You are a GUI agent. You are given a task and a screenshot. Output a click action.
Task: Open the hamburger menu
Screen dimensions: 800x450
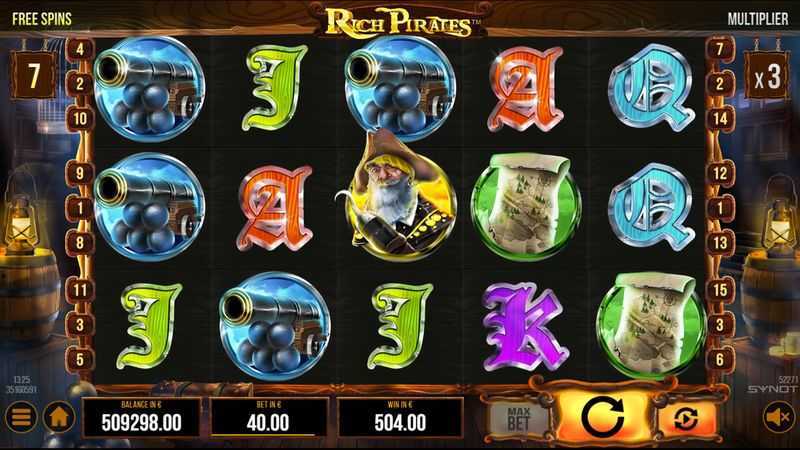[x=21, y=414]
